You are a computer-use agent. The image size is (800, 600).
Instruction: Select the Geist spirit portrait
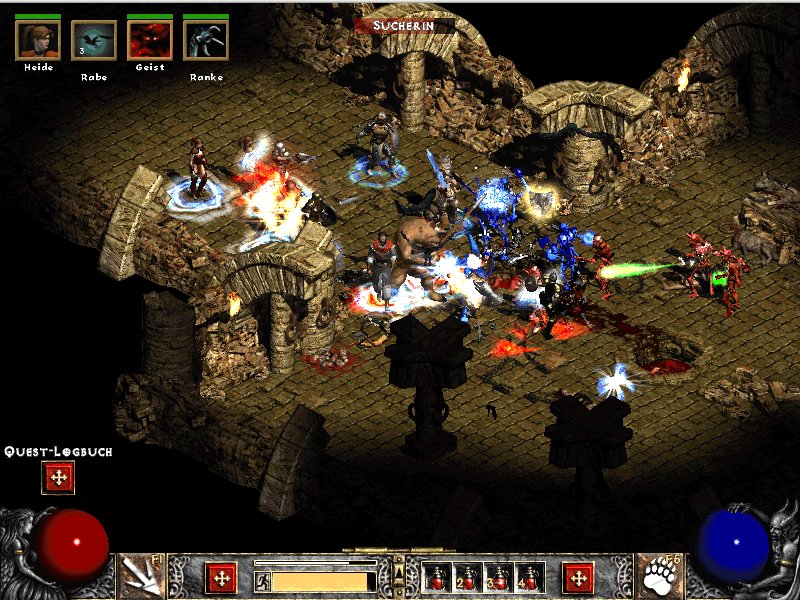pyautogui.click(x=150, y=40)
